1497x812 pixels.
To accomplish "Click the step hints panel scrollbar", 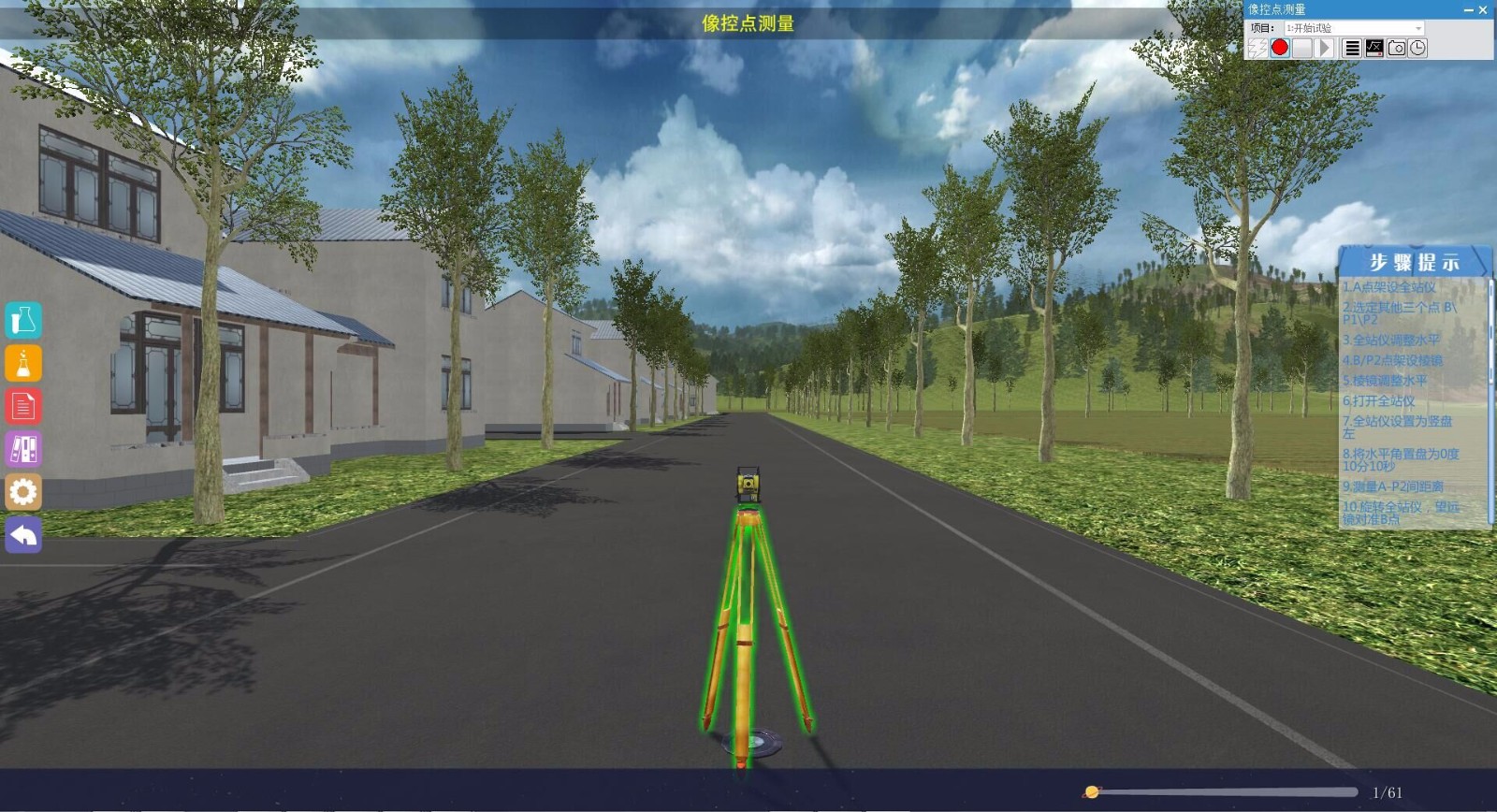I will point(1490,337).
